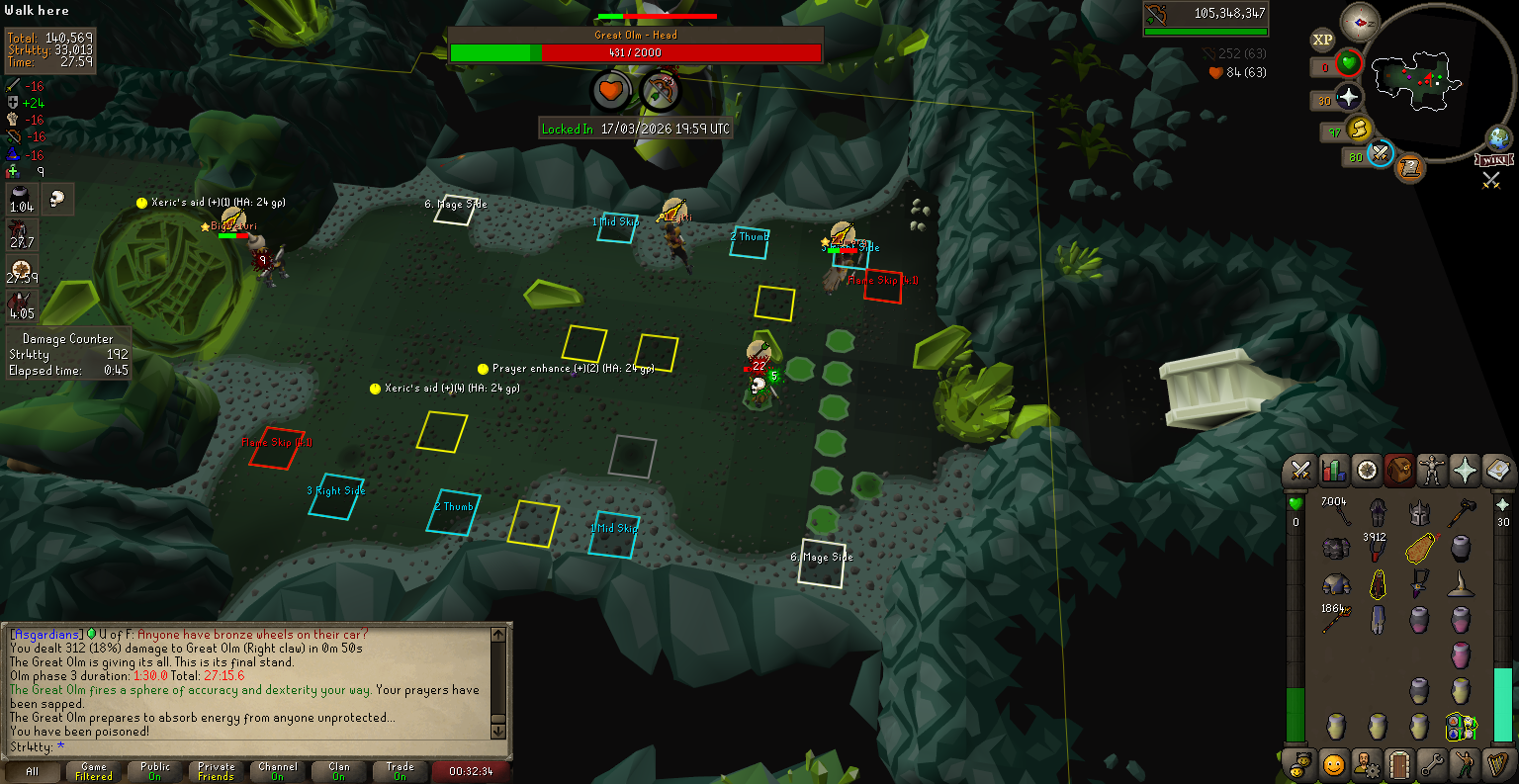
Task: Select the warhammer in inventory
Action: [x=1461, y=512]
